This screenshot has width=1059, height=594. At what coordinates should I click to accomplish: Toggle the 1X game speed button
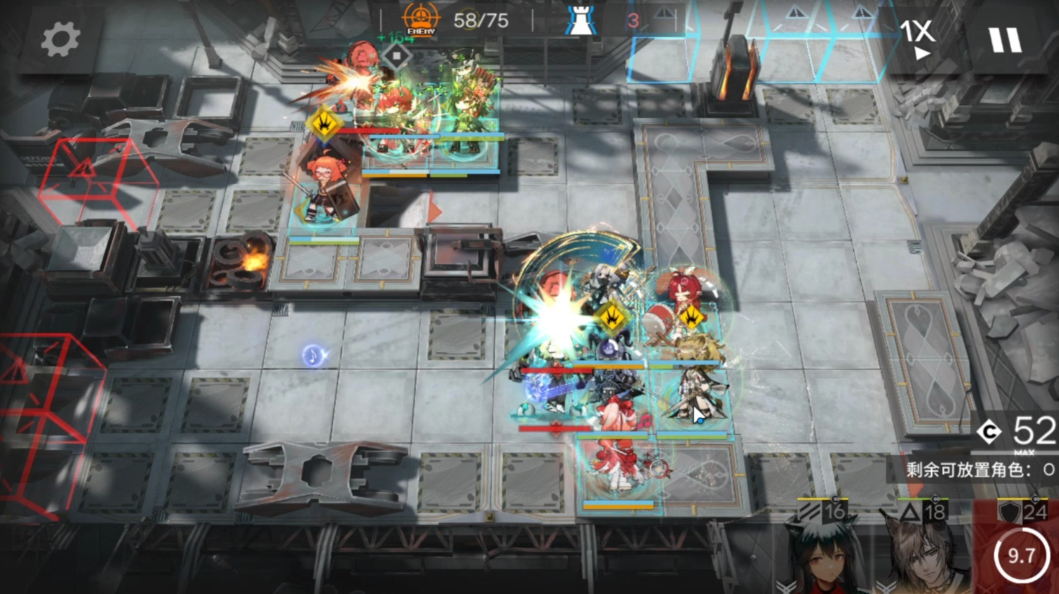click(x=916, y=39)
